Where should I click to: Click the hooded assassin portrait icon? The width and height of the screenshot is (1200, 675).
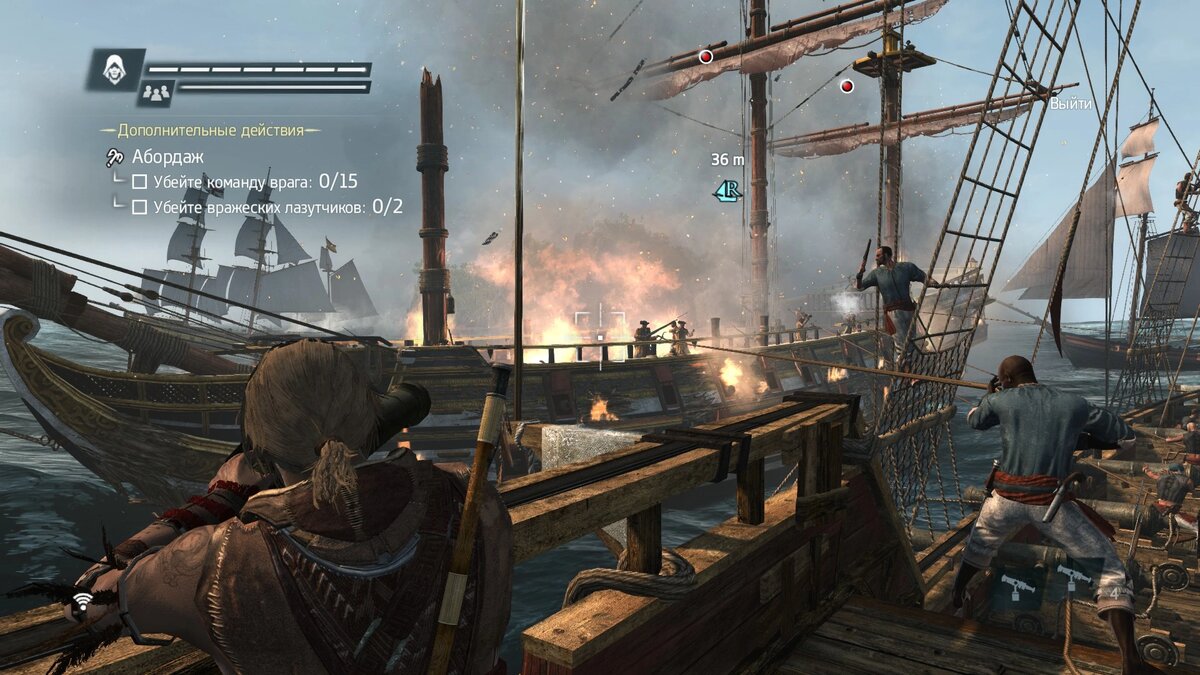pos(115,69)
